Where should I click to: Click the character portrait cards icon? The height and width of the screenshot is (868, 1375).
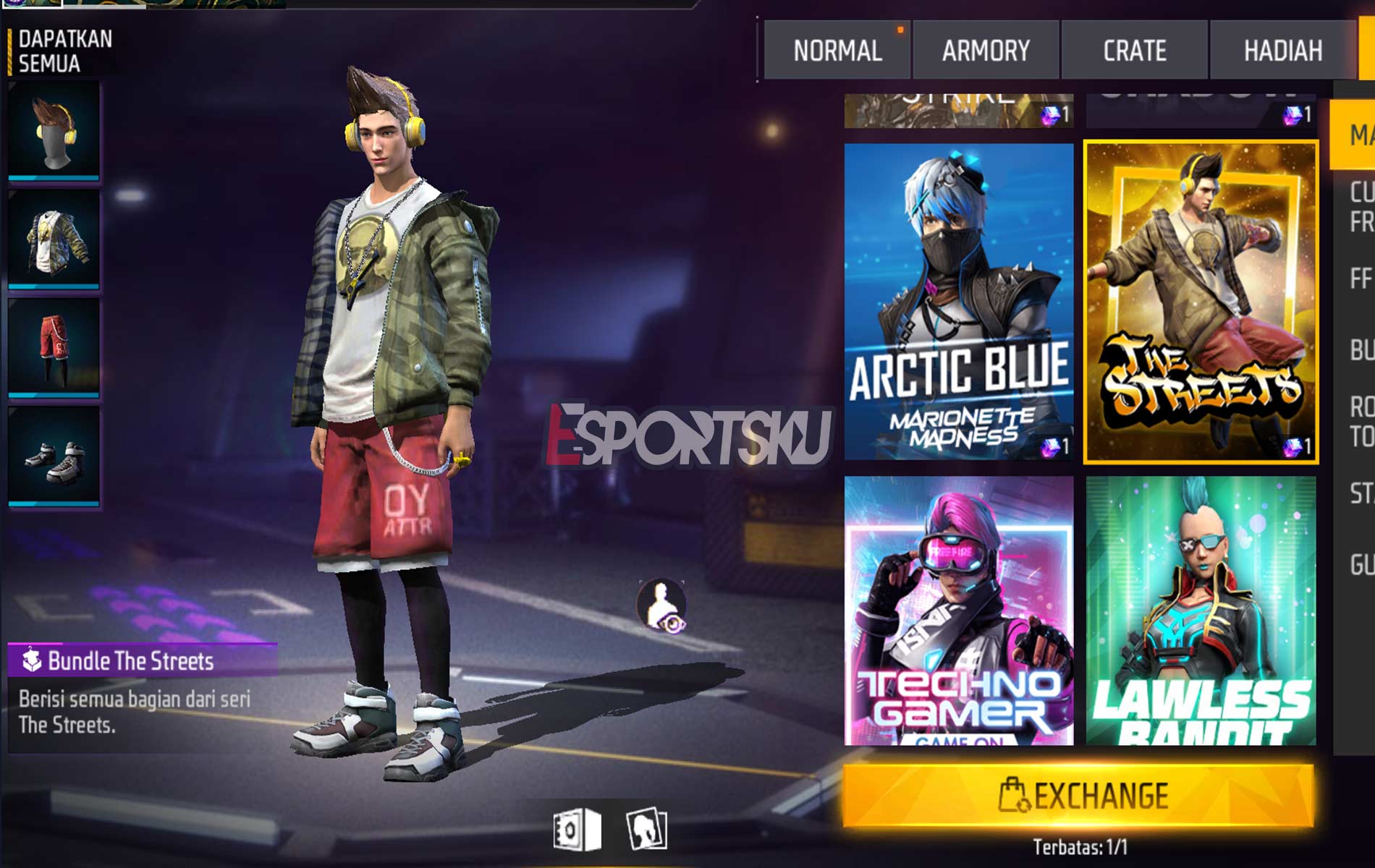coord(646,829)
